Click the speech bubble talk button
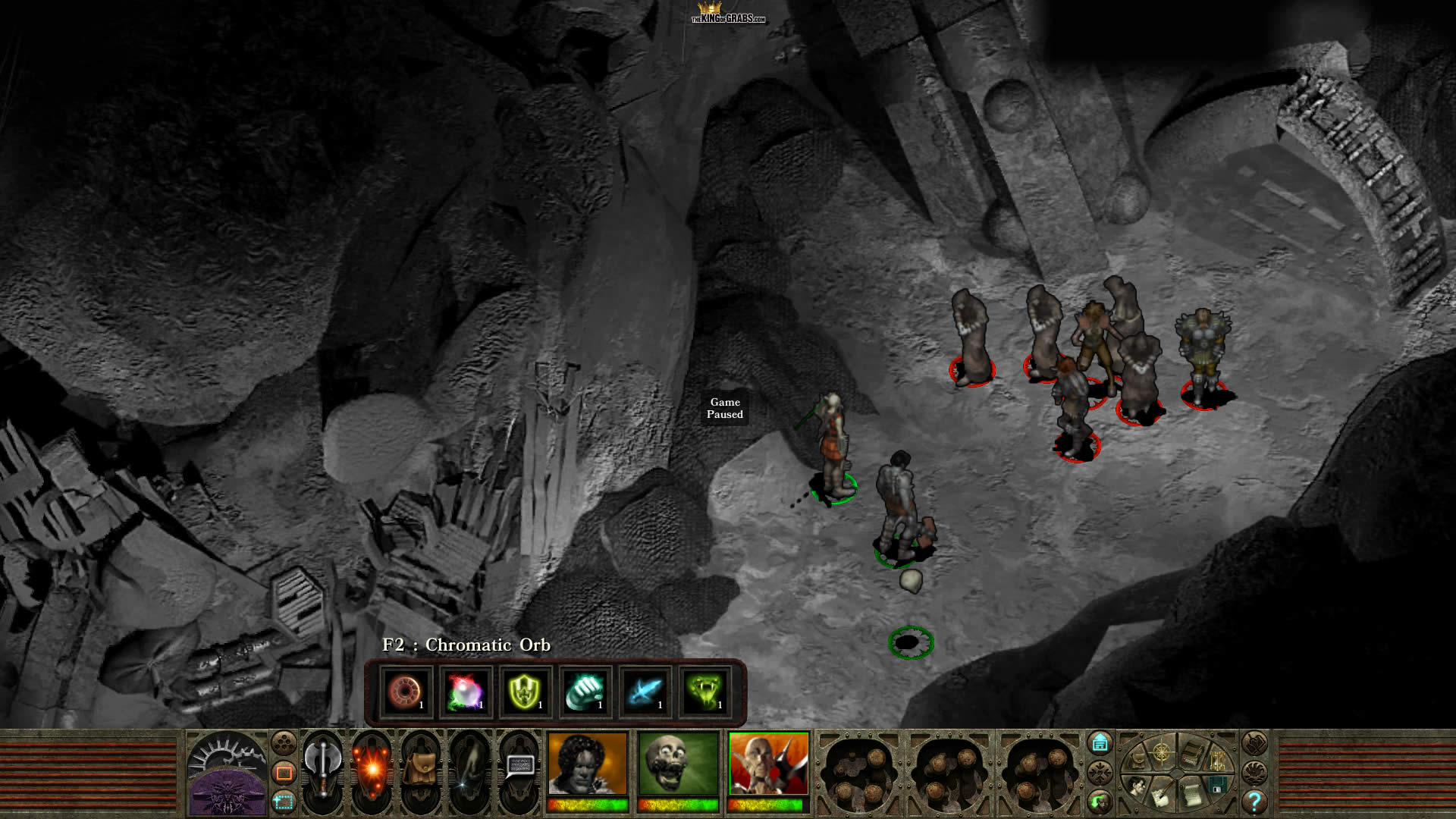 (x=519, y=766)
